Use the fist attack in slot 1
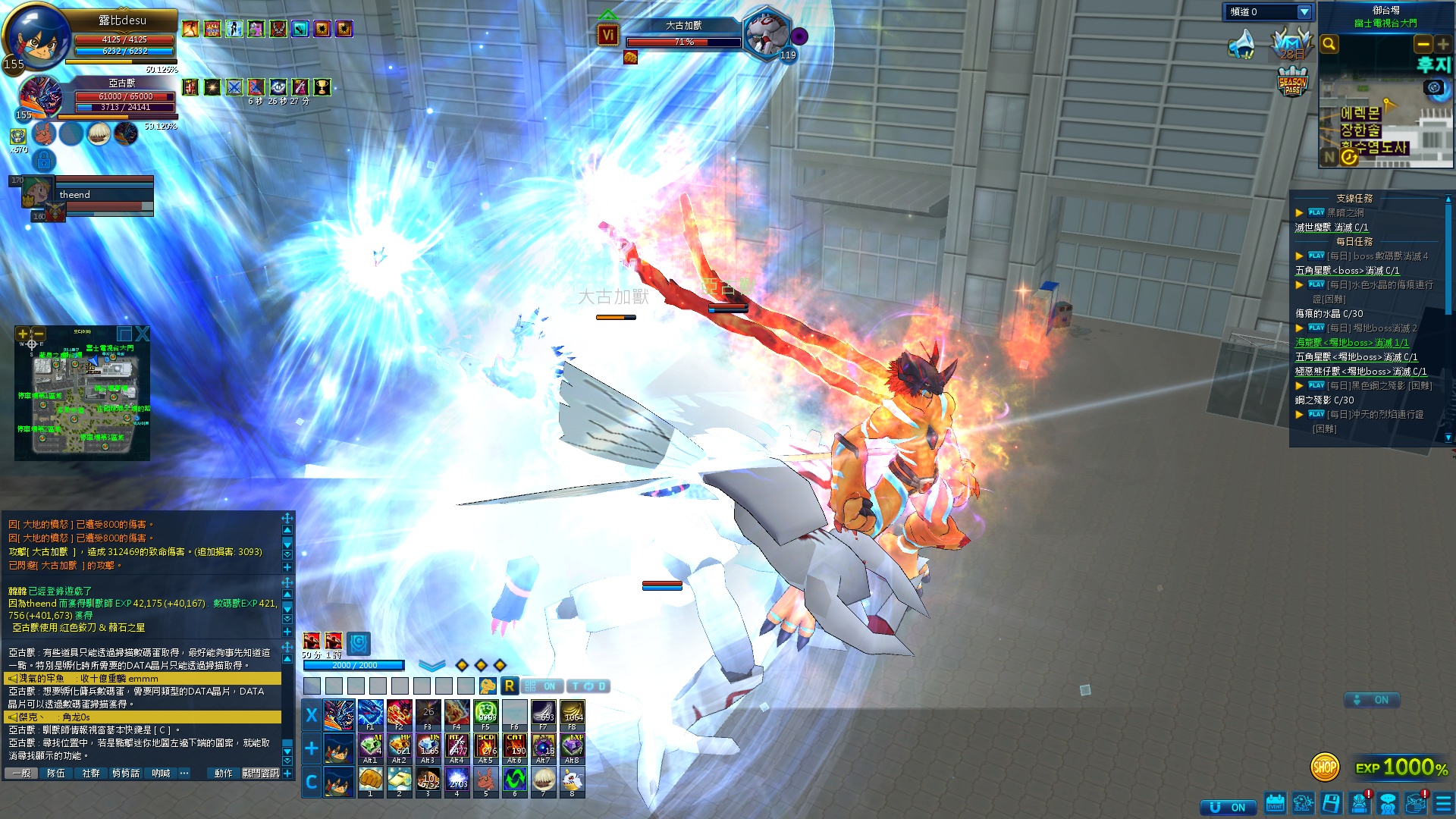The height and width of the screenshot is (819, 1456). pos(370,780)
